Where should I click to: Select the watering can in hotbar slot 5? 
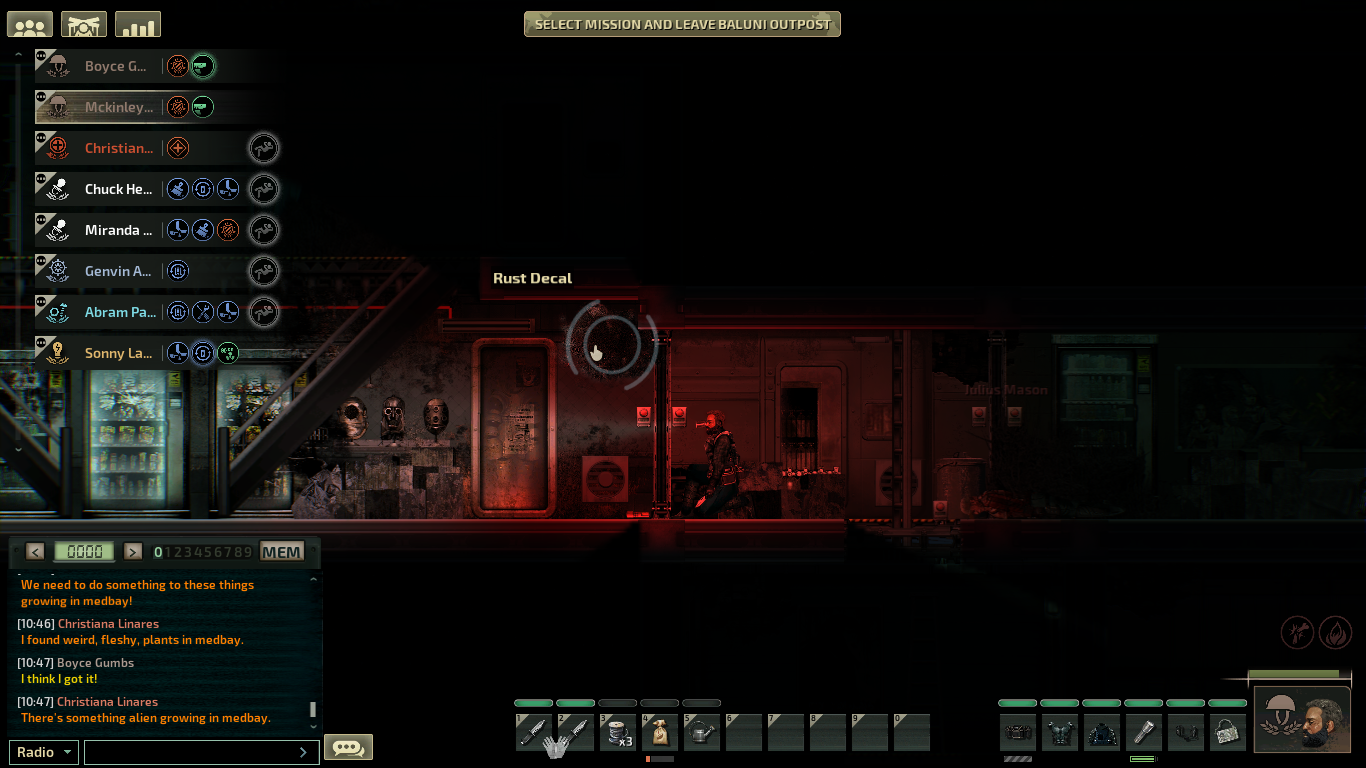point(701,733)
